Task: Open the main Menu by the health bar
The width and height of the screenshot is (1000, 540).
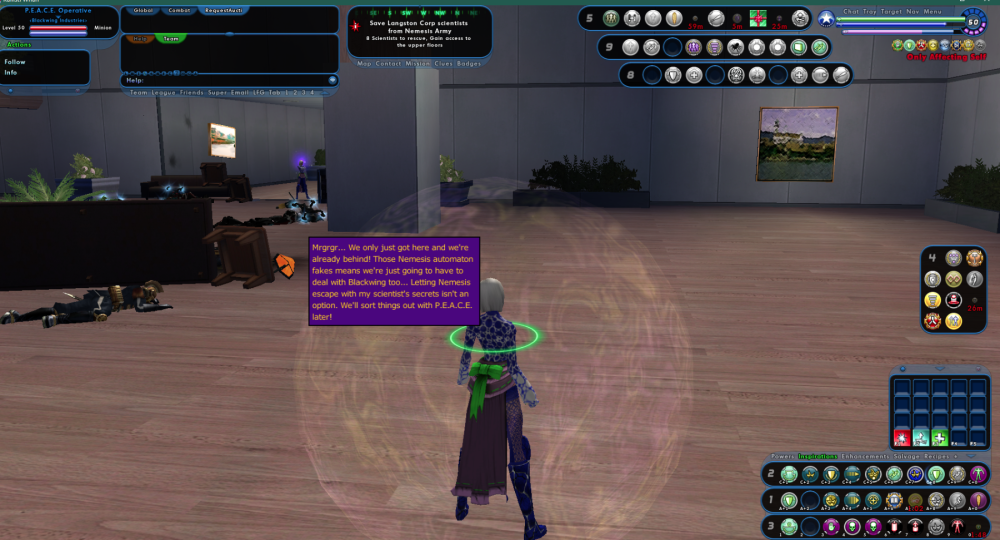Action: tap(932, 11)
